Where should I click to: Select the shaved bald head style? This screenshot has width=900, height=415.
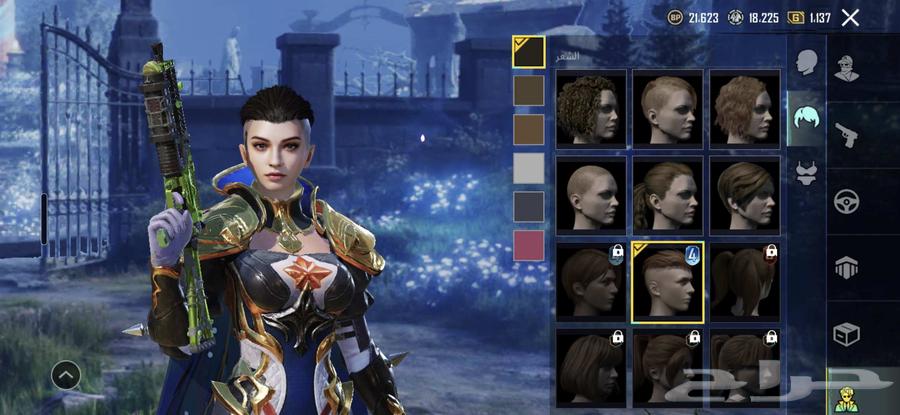(x=591, y=194)
